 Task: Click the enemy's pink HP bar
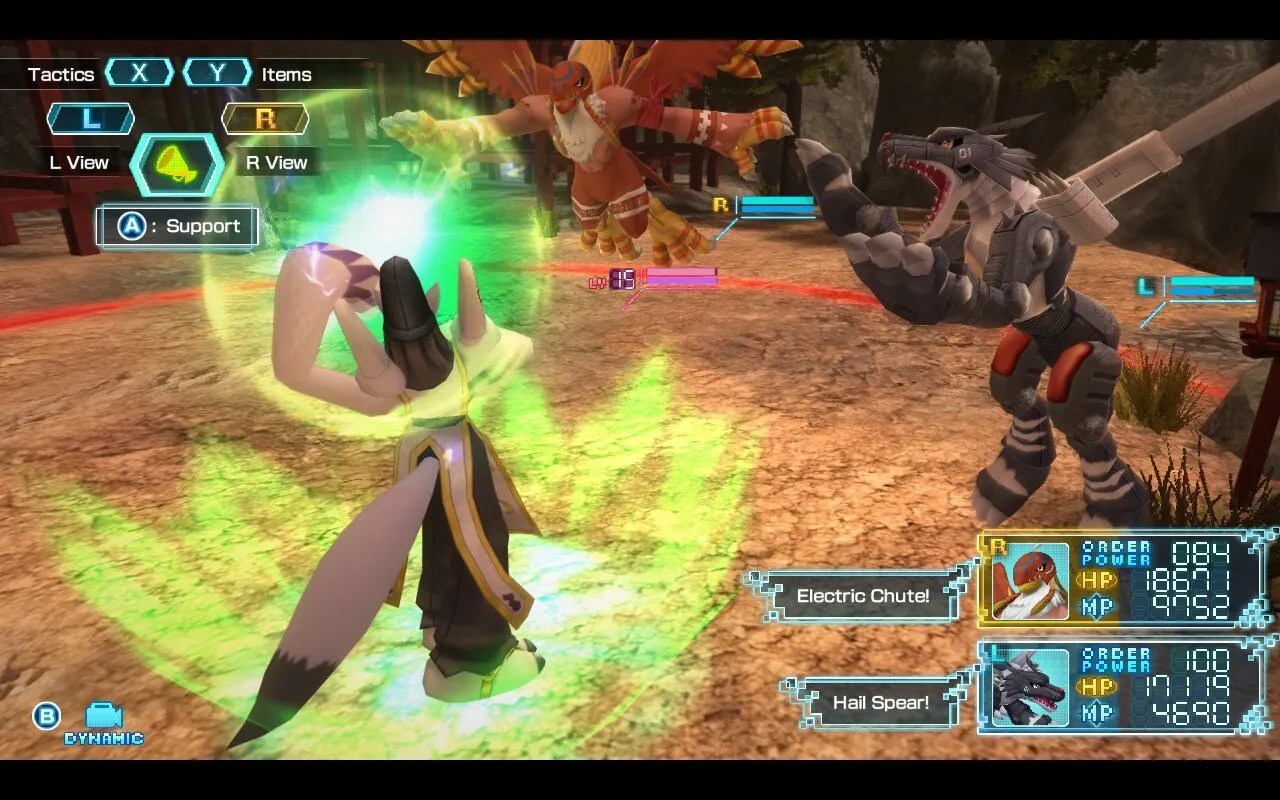tap(684, 277)
